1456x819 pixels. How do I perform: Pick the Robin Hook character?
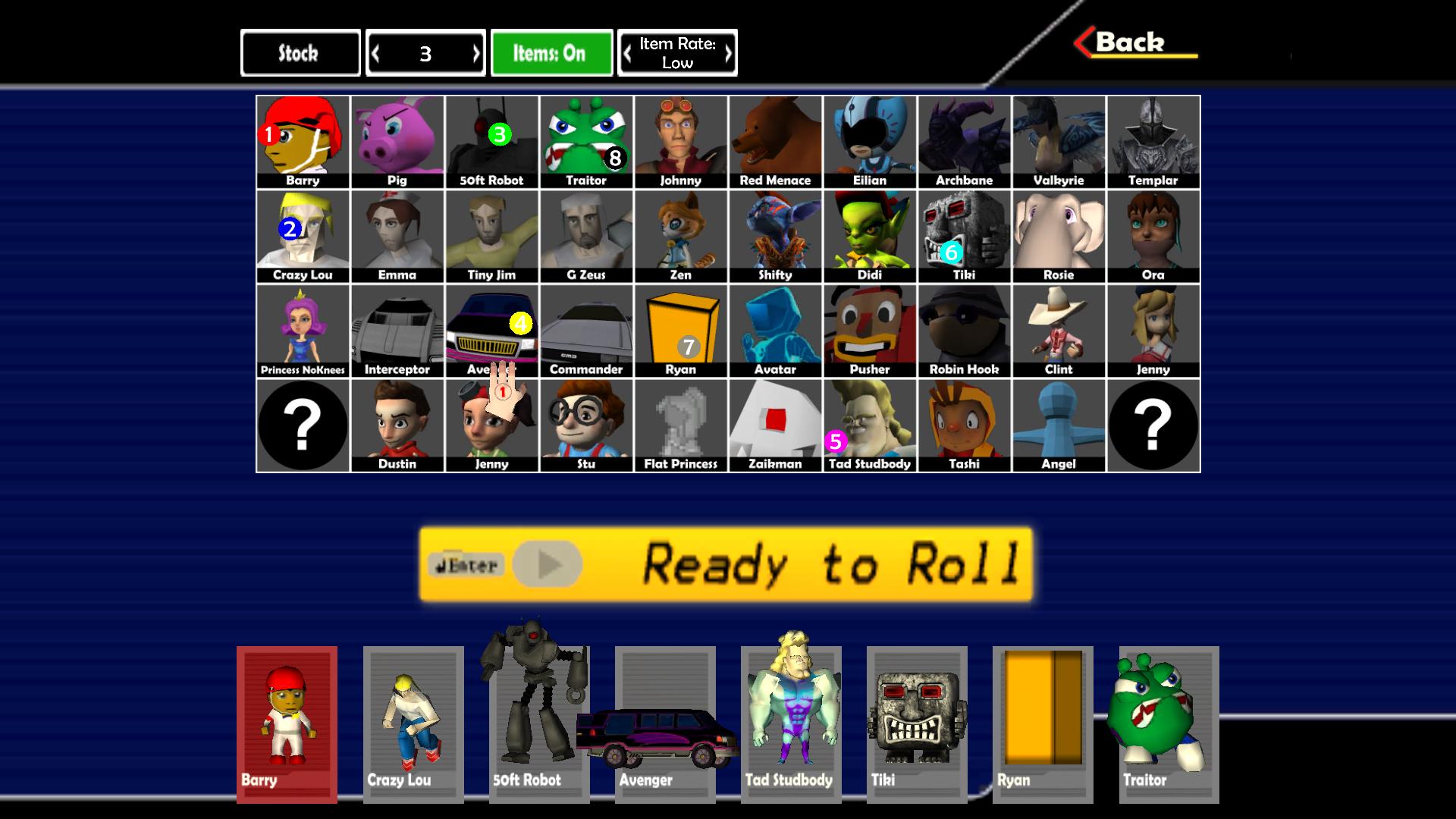(x=964, y=331)
